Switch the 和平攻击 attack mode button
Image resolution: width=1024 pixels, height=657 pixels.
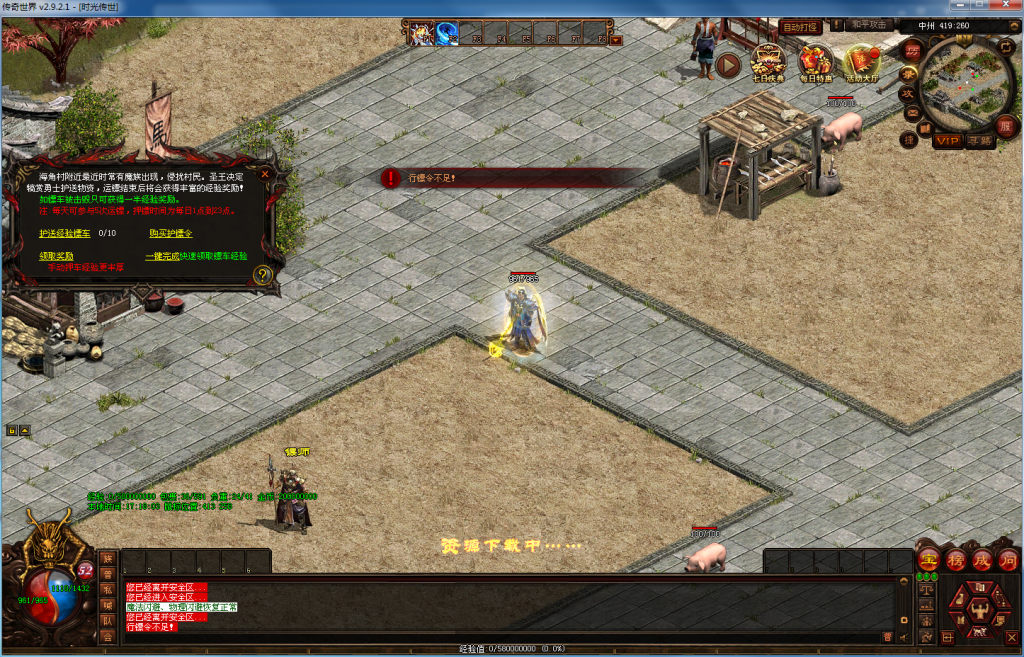867,25
